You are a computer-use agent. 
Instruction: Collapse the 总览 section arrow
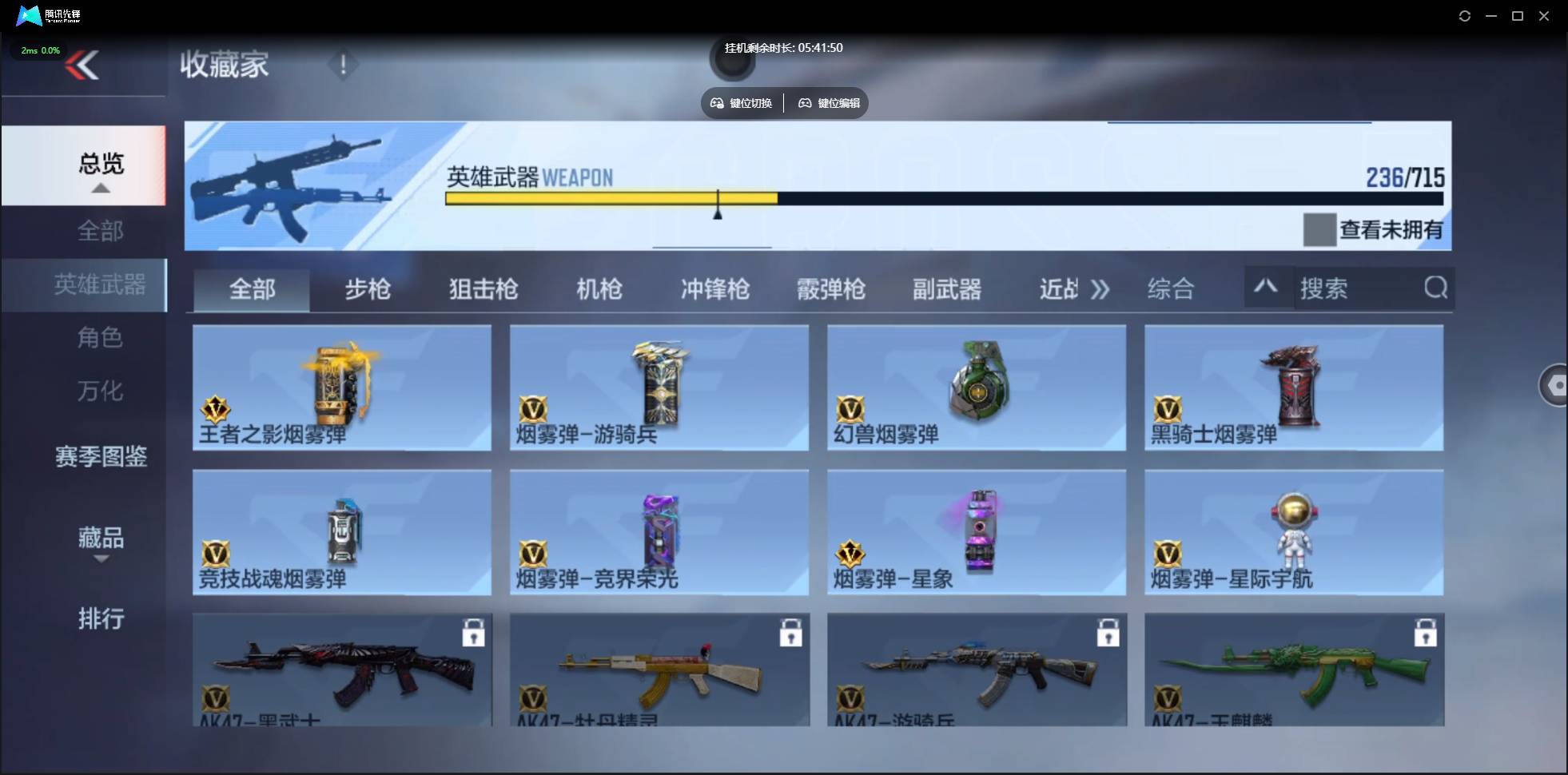[99, 186]
